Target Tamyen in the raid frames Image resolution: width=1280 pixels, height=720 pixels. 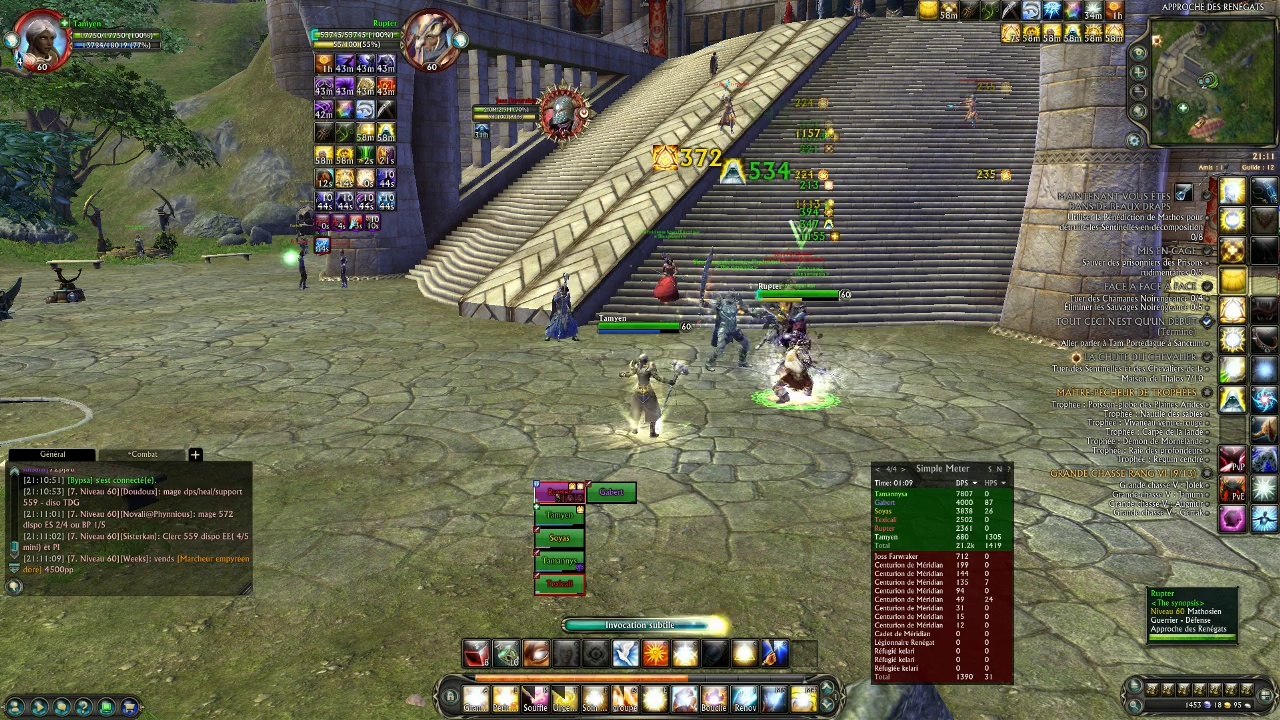coord(559,515)
